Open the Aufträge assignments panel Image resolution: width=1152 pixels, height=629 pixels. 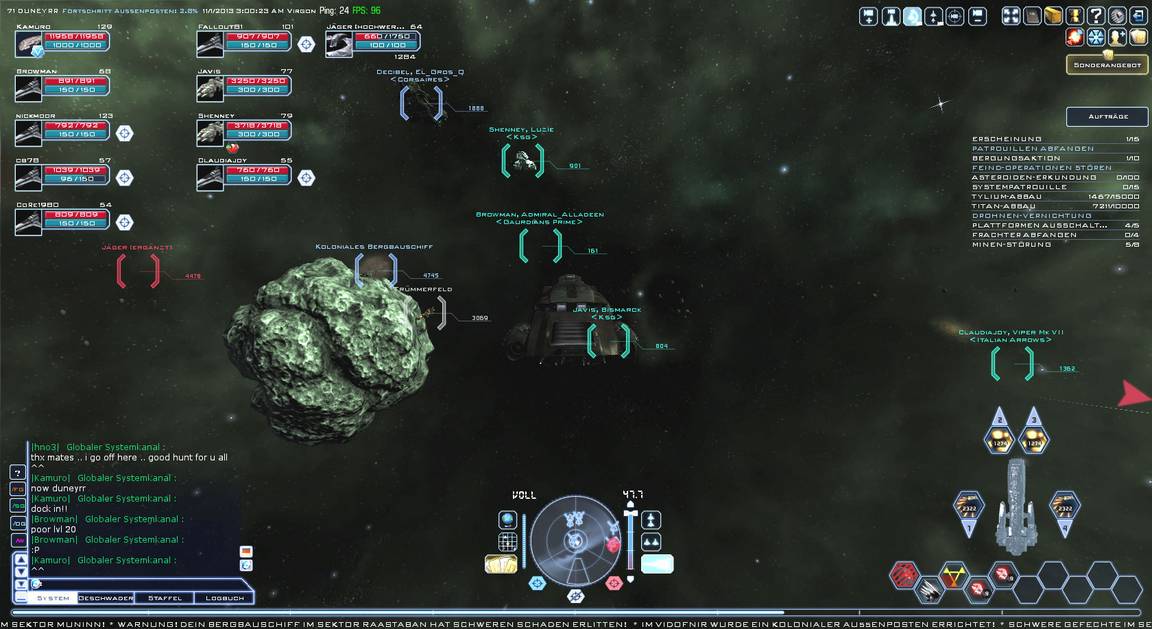(1106, 117)
